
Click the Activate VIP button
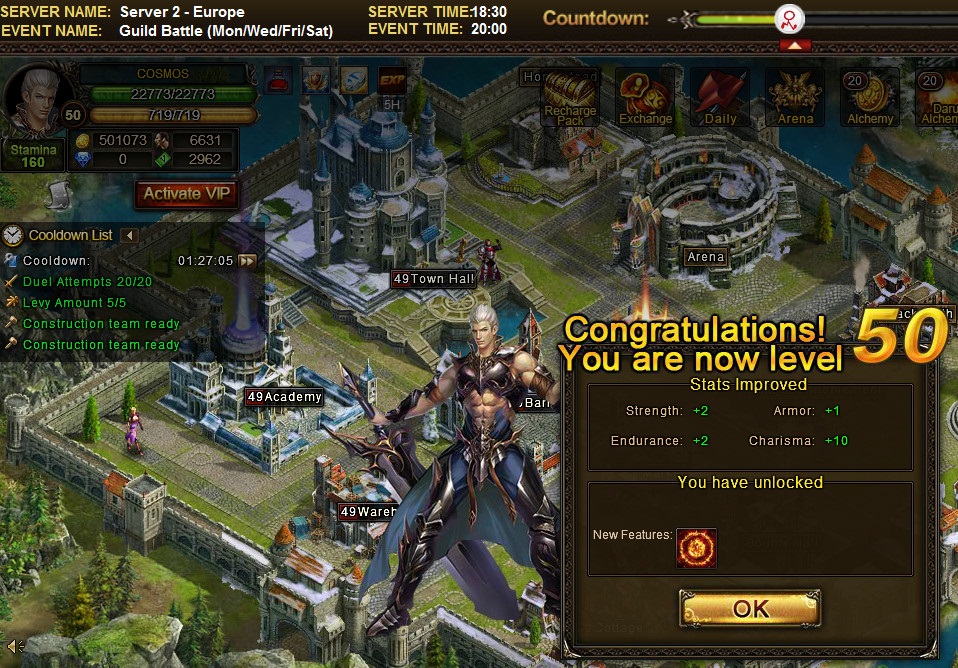187,194
